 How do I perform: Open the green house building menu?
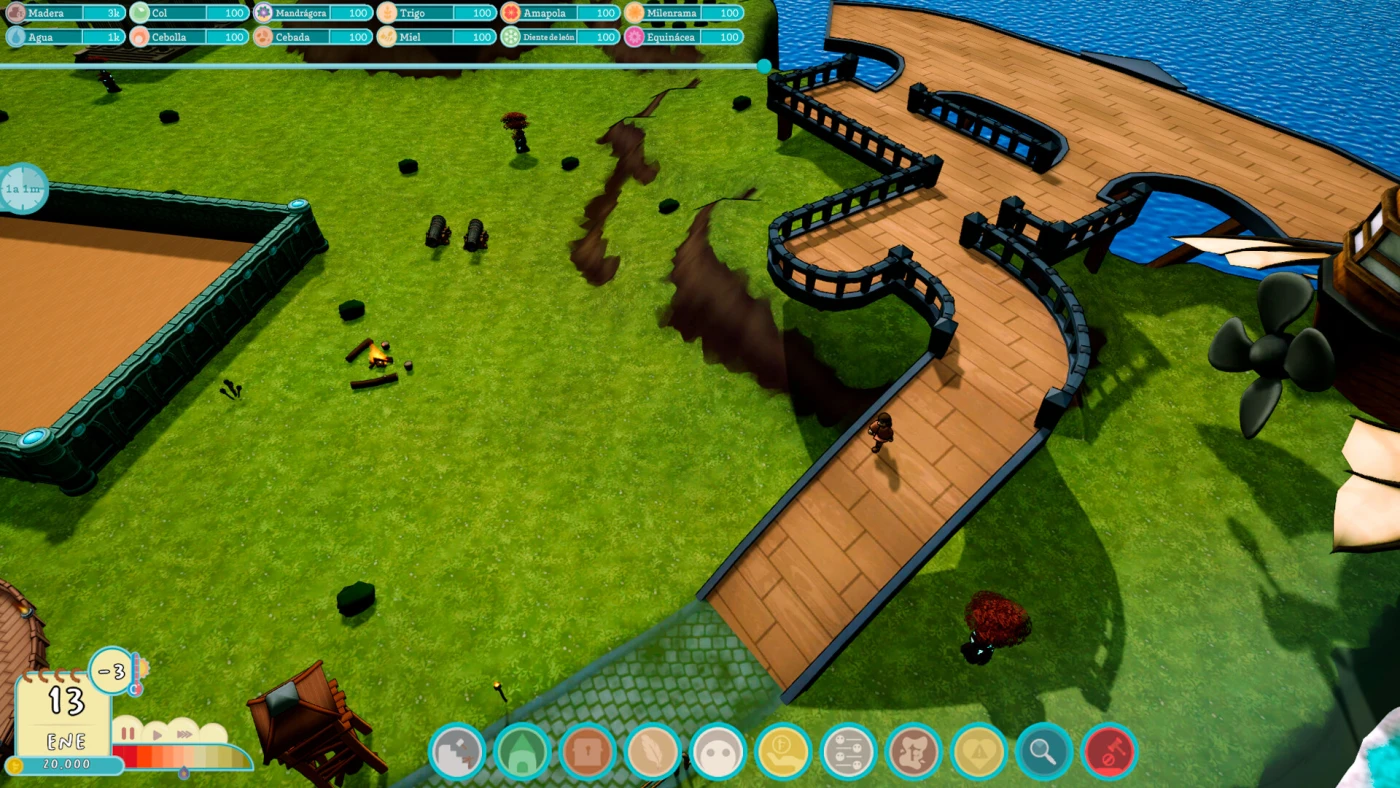coord(523,751)
